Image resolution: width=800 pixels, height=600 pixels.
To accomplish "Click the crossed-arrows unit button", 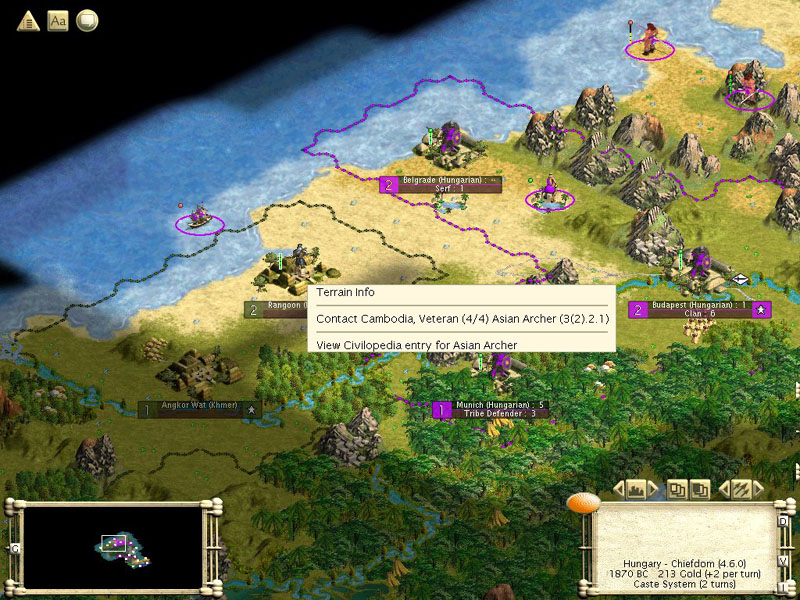I will [x=741, y=489].
